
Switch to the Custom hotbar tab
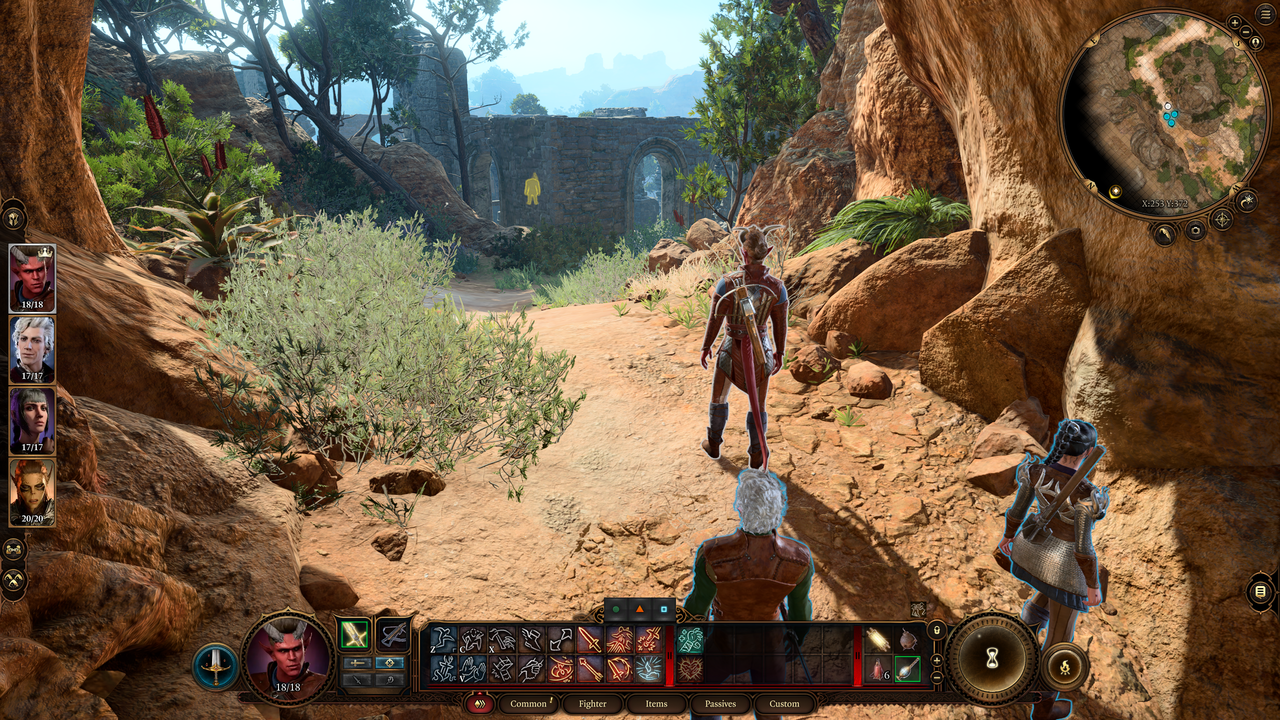(784, 704)
